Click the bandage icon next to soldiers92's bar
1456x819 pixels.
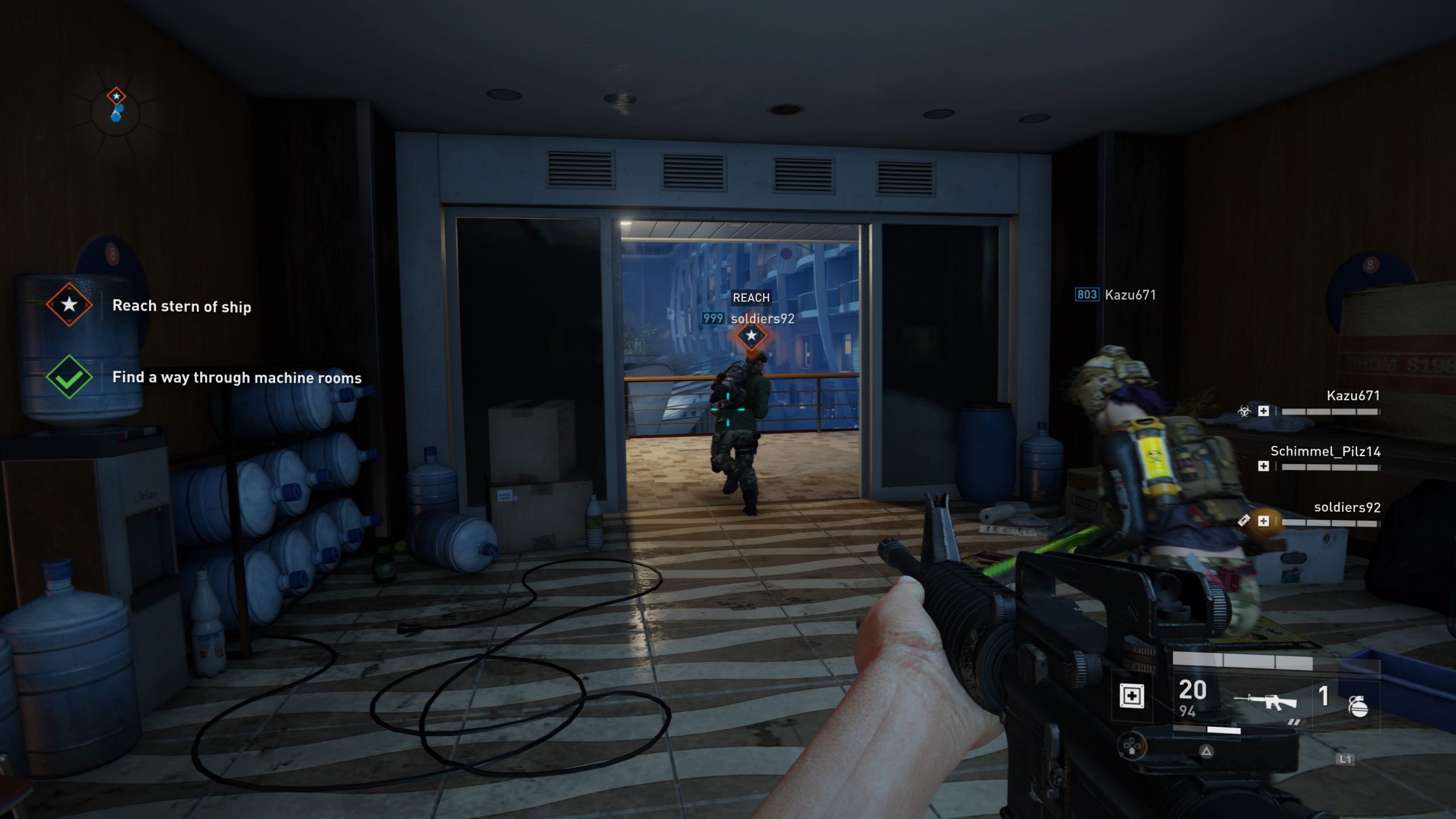click(1244, 520)
